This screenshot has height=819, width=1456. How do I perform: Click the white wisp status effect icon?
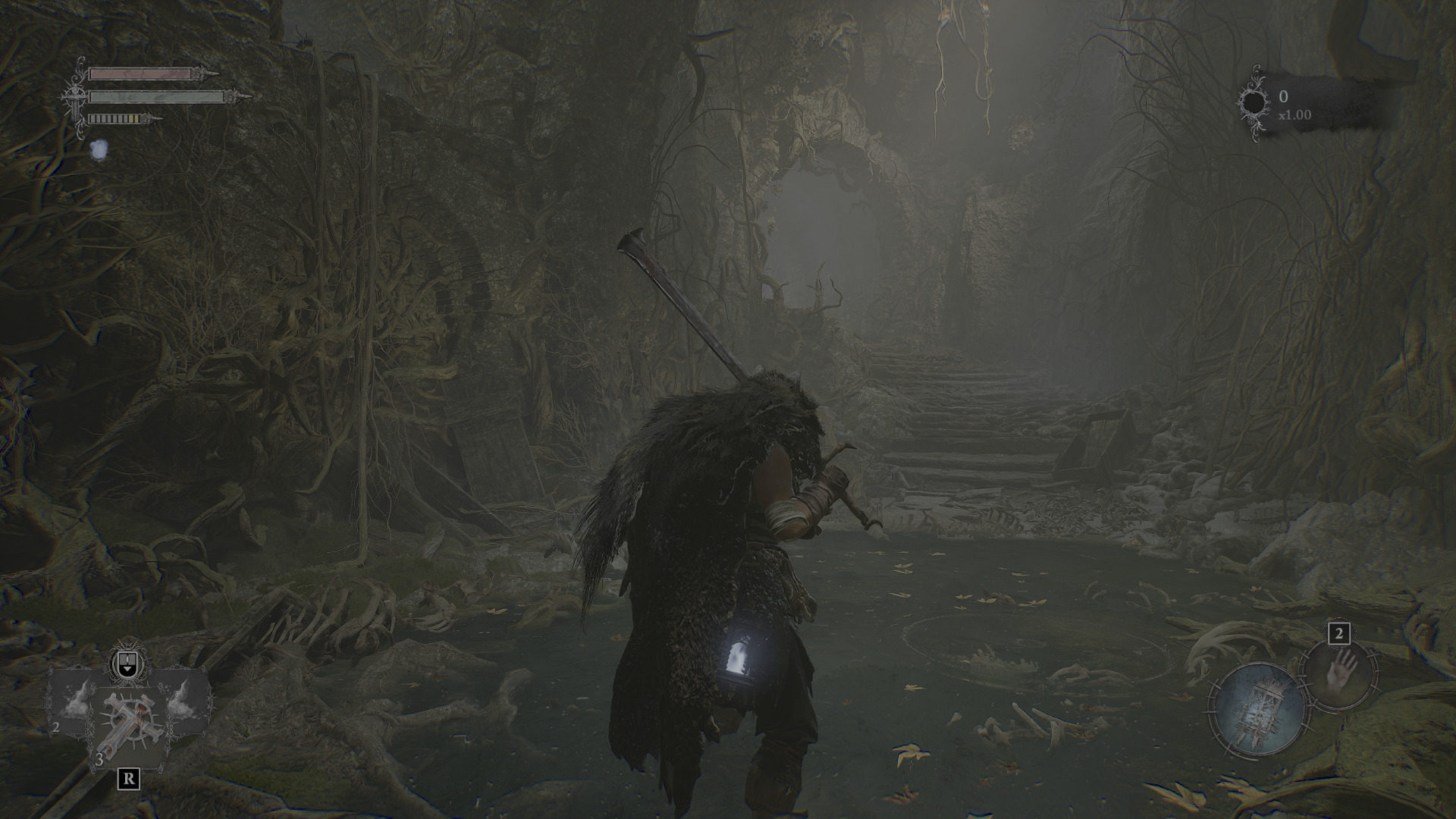99,149
